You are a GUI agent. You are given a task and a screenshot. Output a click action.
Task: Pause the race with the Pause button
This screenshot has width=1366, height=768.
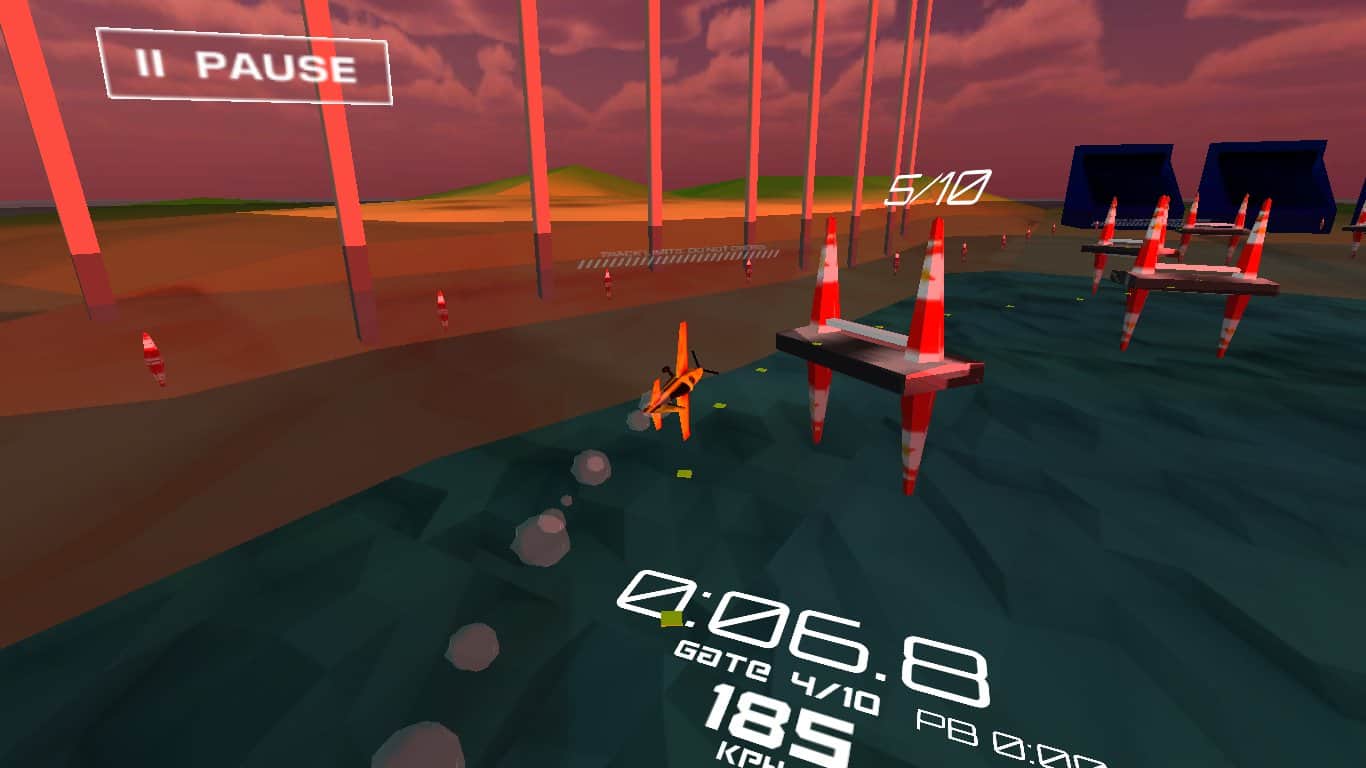click(244, 66)
